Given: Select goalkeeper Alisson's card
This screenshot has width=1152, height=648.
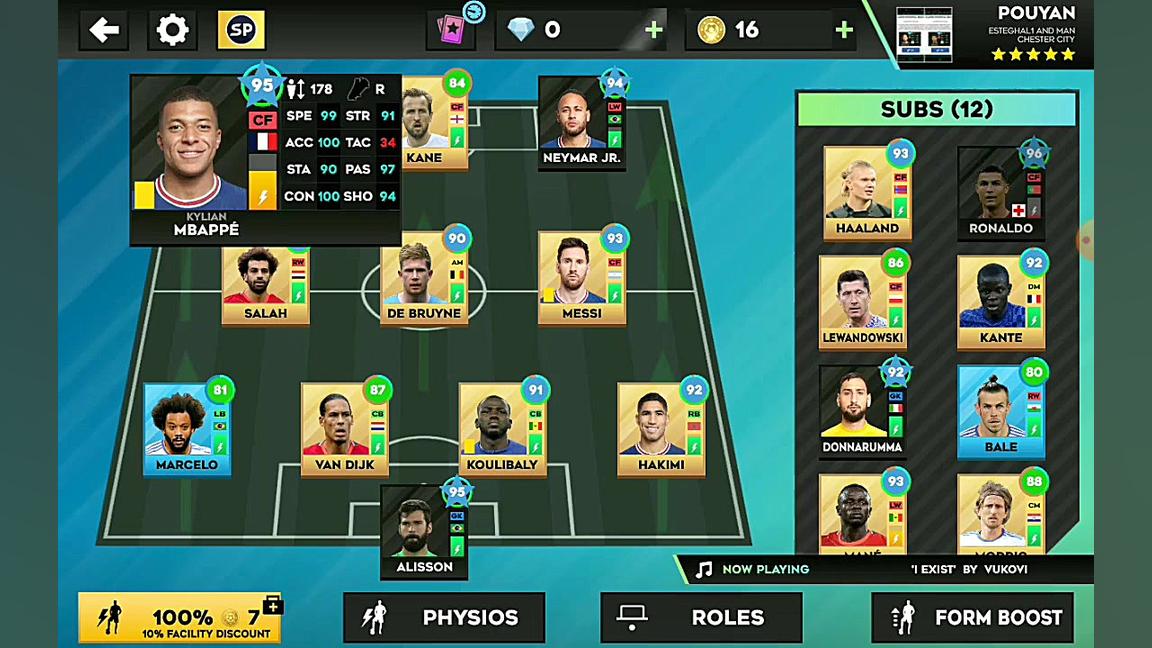Looking at the screenshot, I should pos(424,532).
